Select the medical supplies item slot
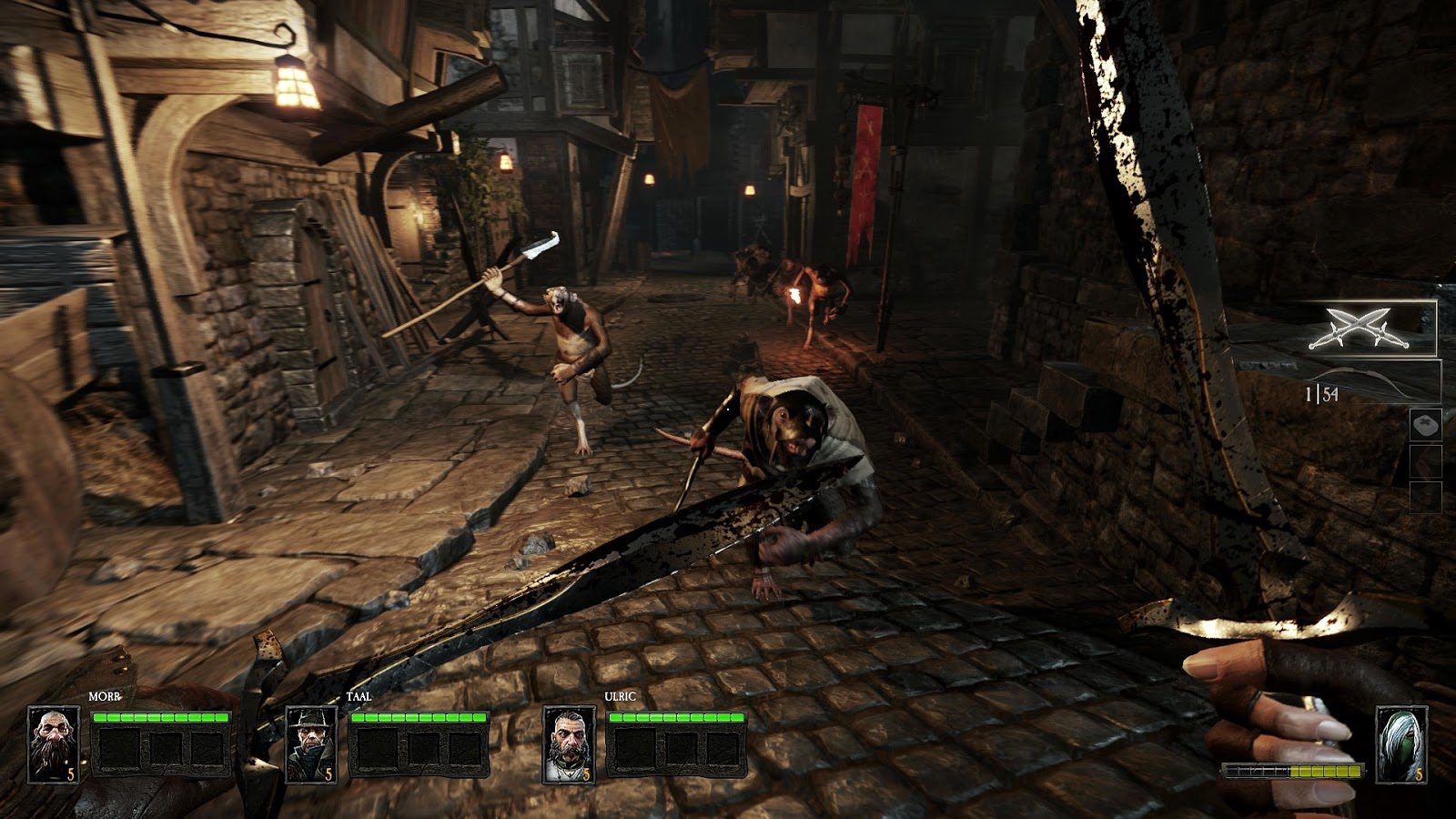1456x819 pixels. pyautogui.click(x=1424, y=426)
